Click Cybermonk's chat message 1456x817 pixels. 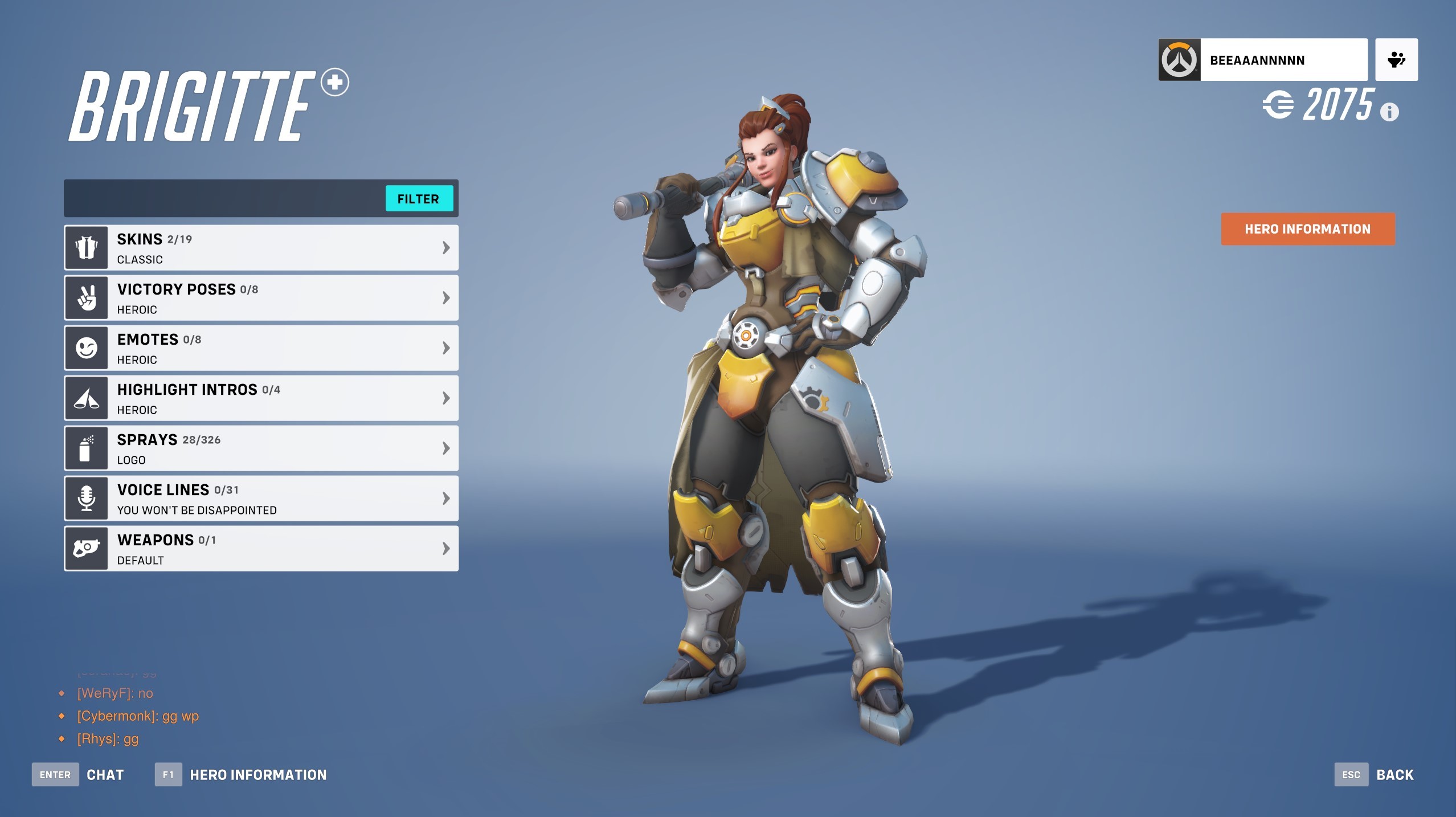point(137,716)
